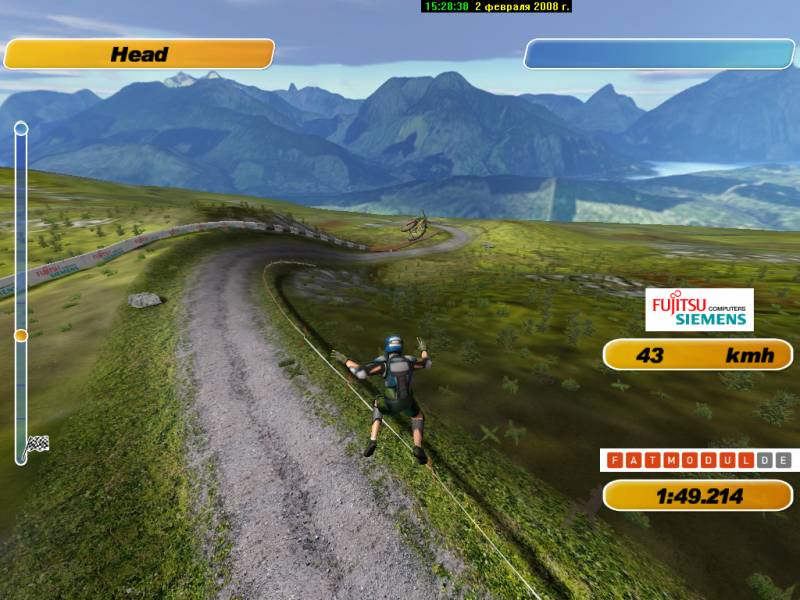
Task: Click the checkered finish flag icon
Action: (x=37, y=443)
